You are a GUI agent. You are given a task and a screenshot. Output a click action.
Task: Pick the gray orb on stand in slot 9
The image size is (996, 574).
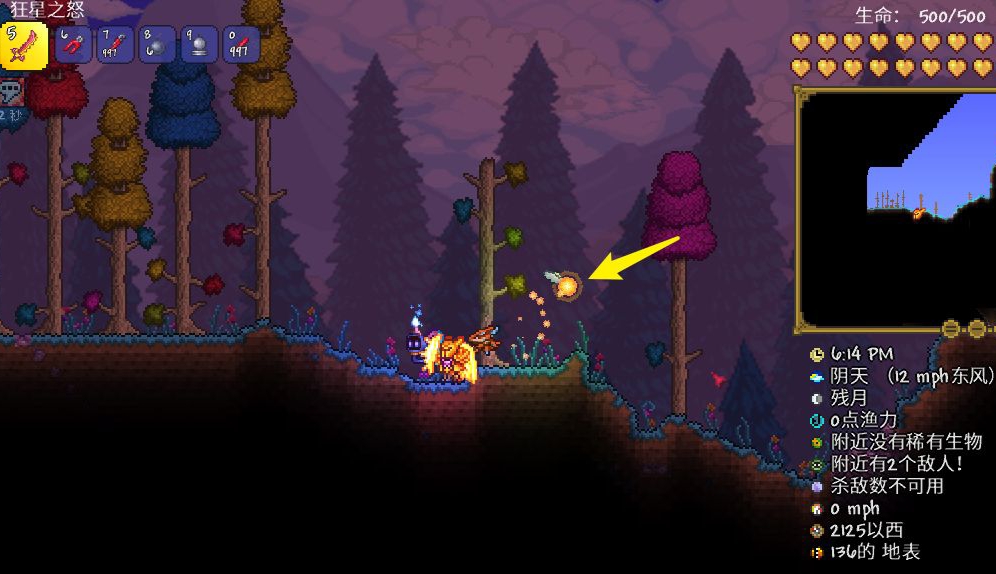click(199, 45)
